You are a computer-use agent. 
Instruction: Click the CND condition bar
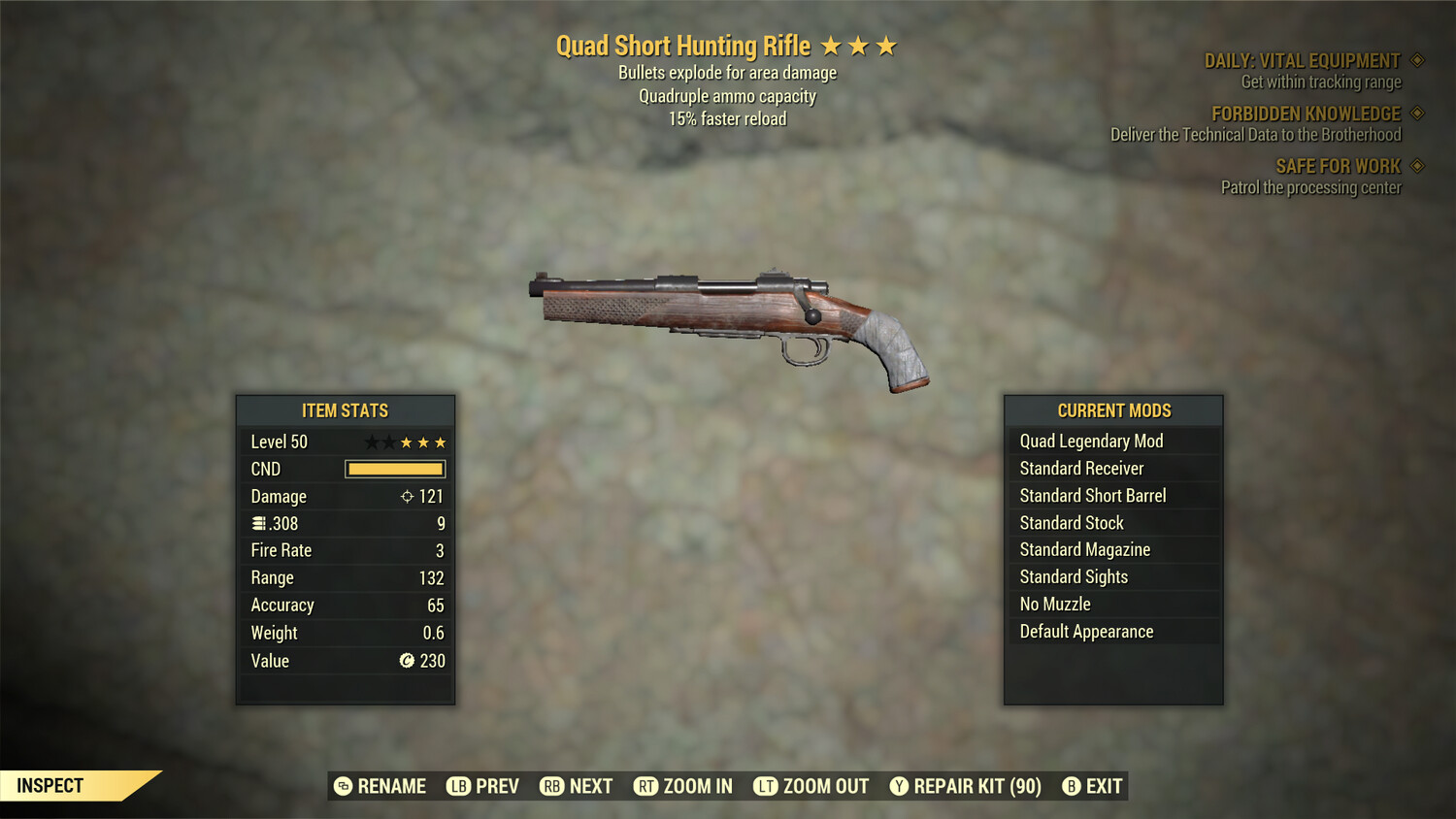click(x=393, y=469)
